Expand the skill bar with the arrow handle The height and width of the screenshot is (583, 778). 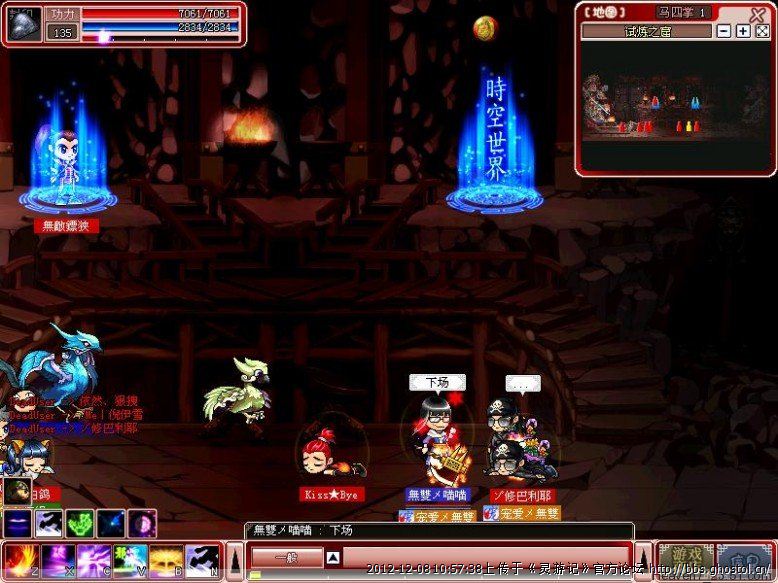[x=235, y=560]
